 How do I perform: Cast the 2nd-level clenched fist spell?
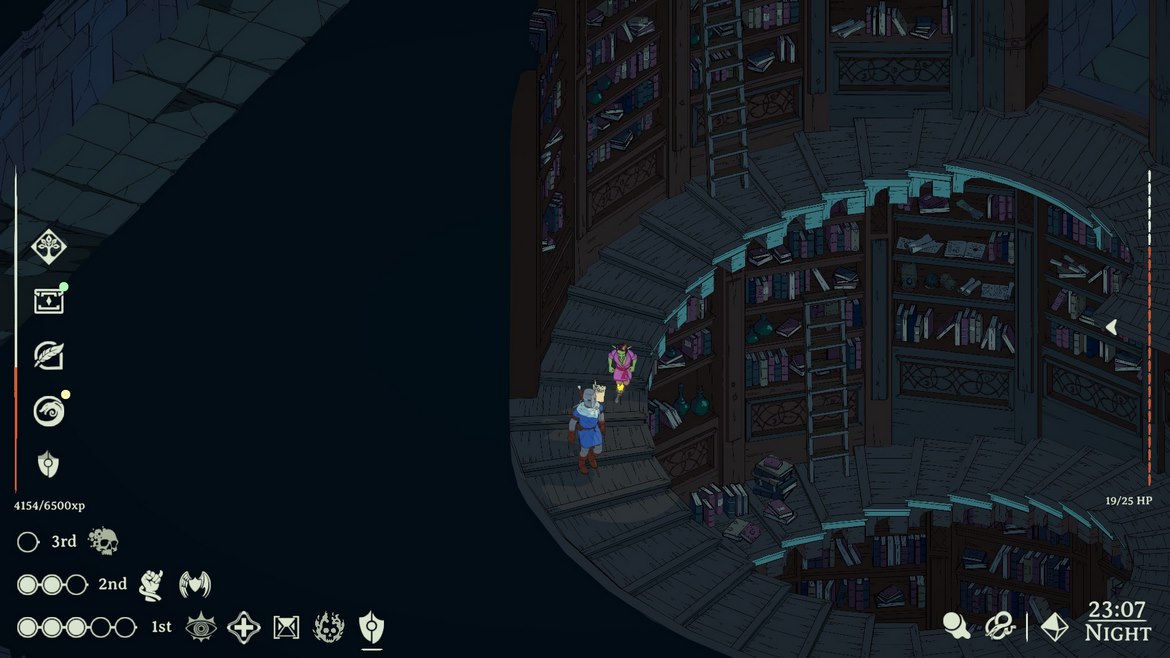pyautogui.click(x=151, y=584)
